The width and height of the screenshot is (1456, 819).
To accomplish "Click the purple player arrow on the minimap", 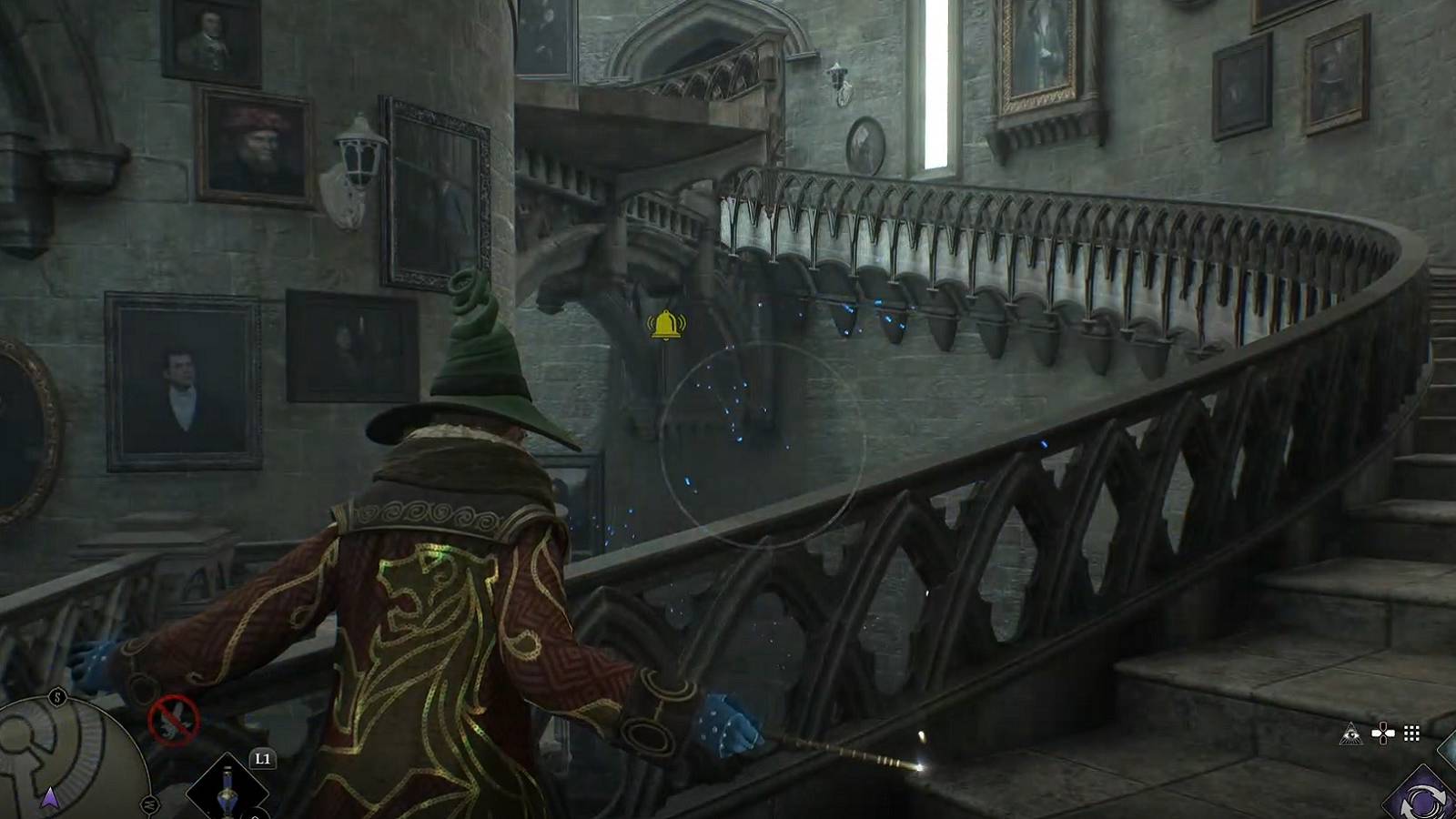I will 50,796.
